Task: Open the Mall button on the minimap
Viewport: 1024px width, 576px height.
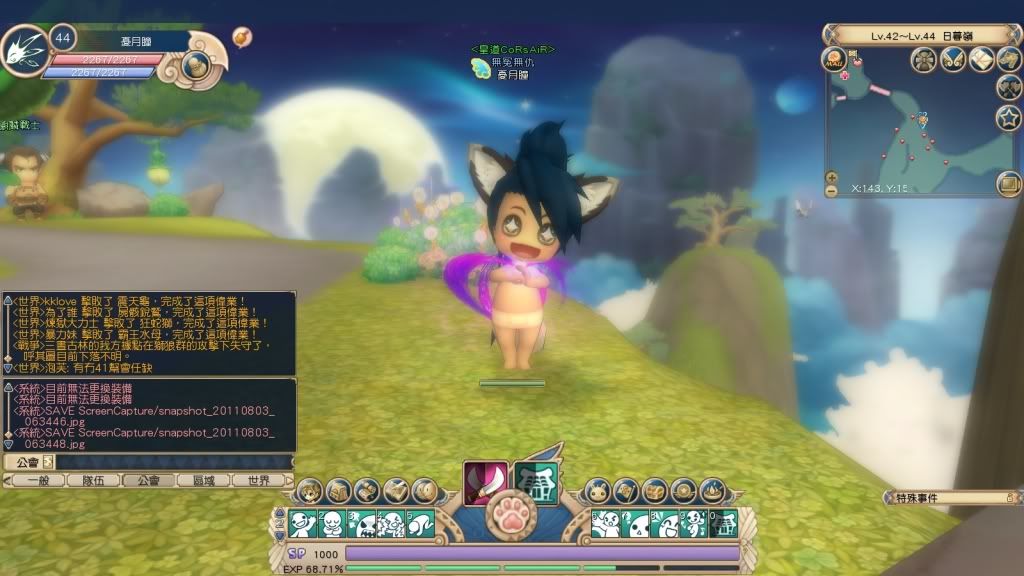Action: point(834,59)
